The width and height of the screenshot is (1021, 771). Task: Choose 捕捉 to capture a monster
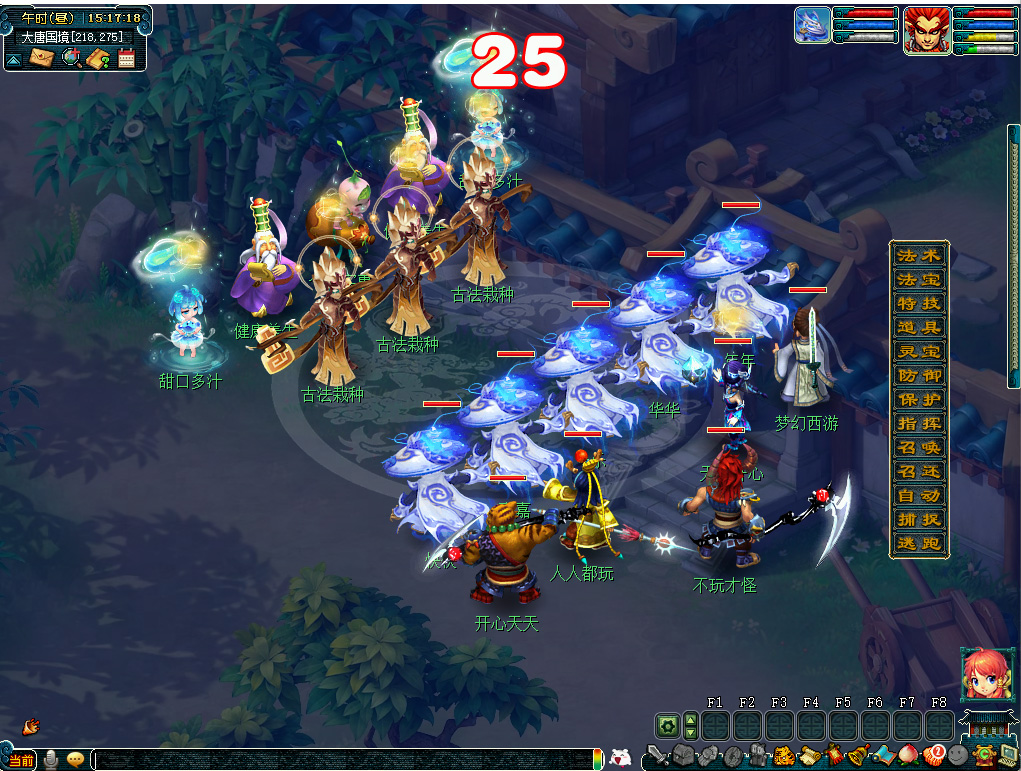918,519
